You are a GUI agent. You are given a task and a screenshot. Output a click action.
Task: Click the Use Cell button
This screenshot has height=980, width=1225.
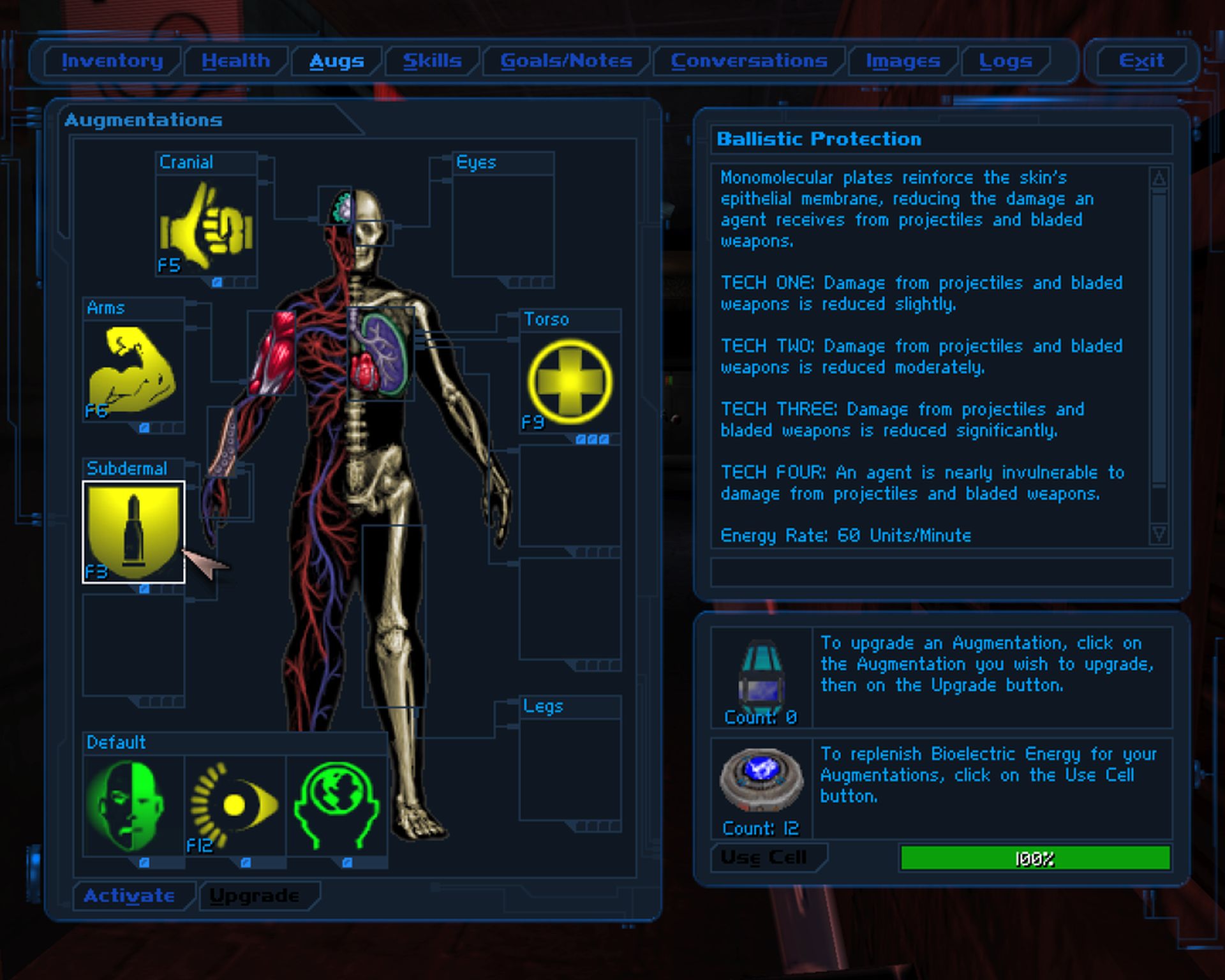[764, 857]
